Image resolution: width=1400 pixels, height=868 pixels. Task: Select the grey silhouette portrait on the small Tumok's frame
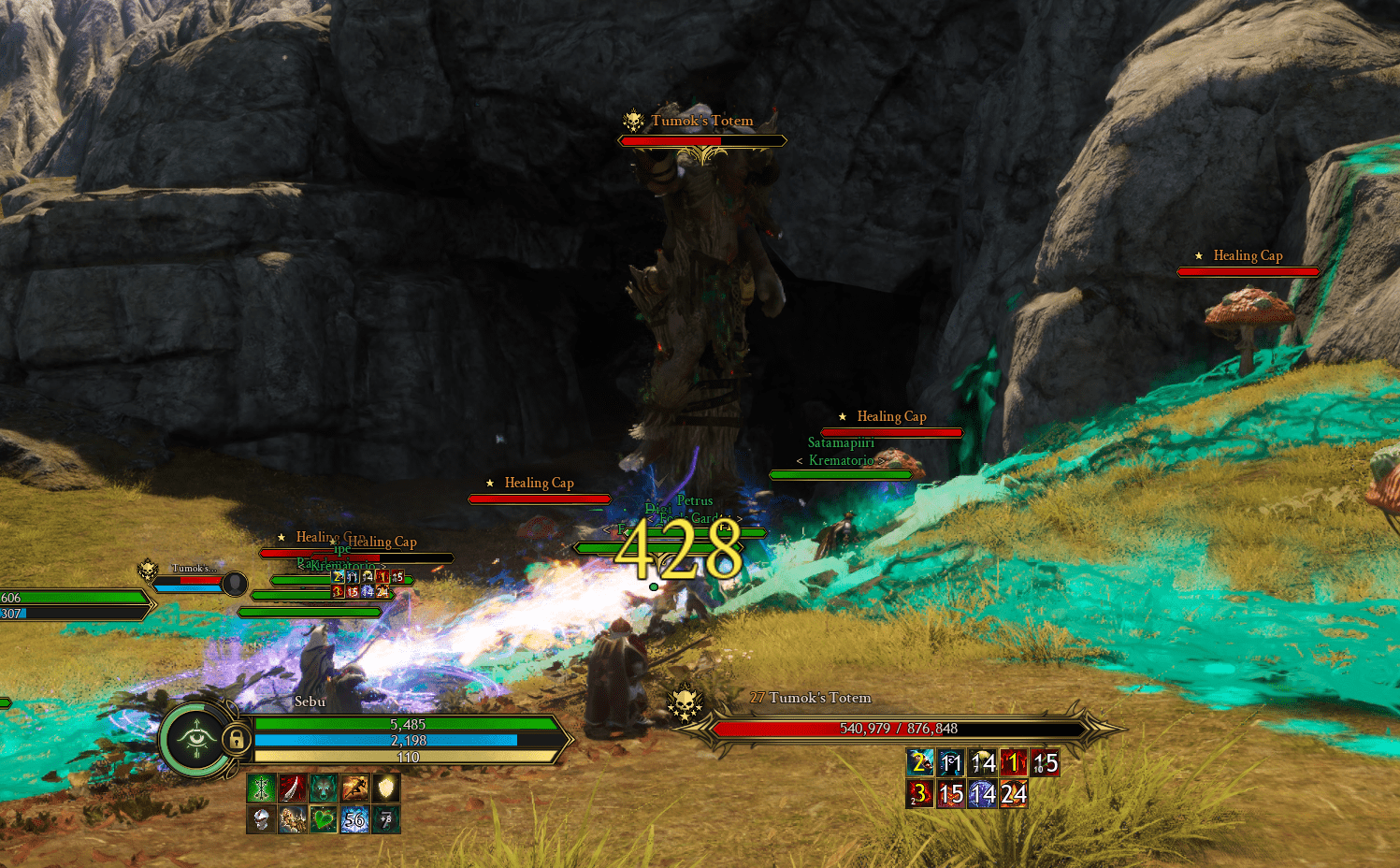click(235, 584)
